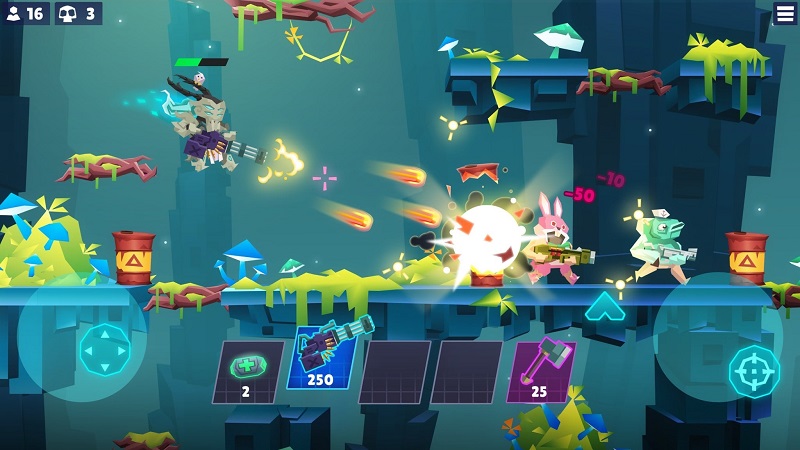
Task: Open the hamburger menu
Action: tap(786, 14)
